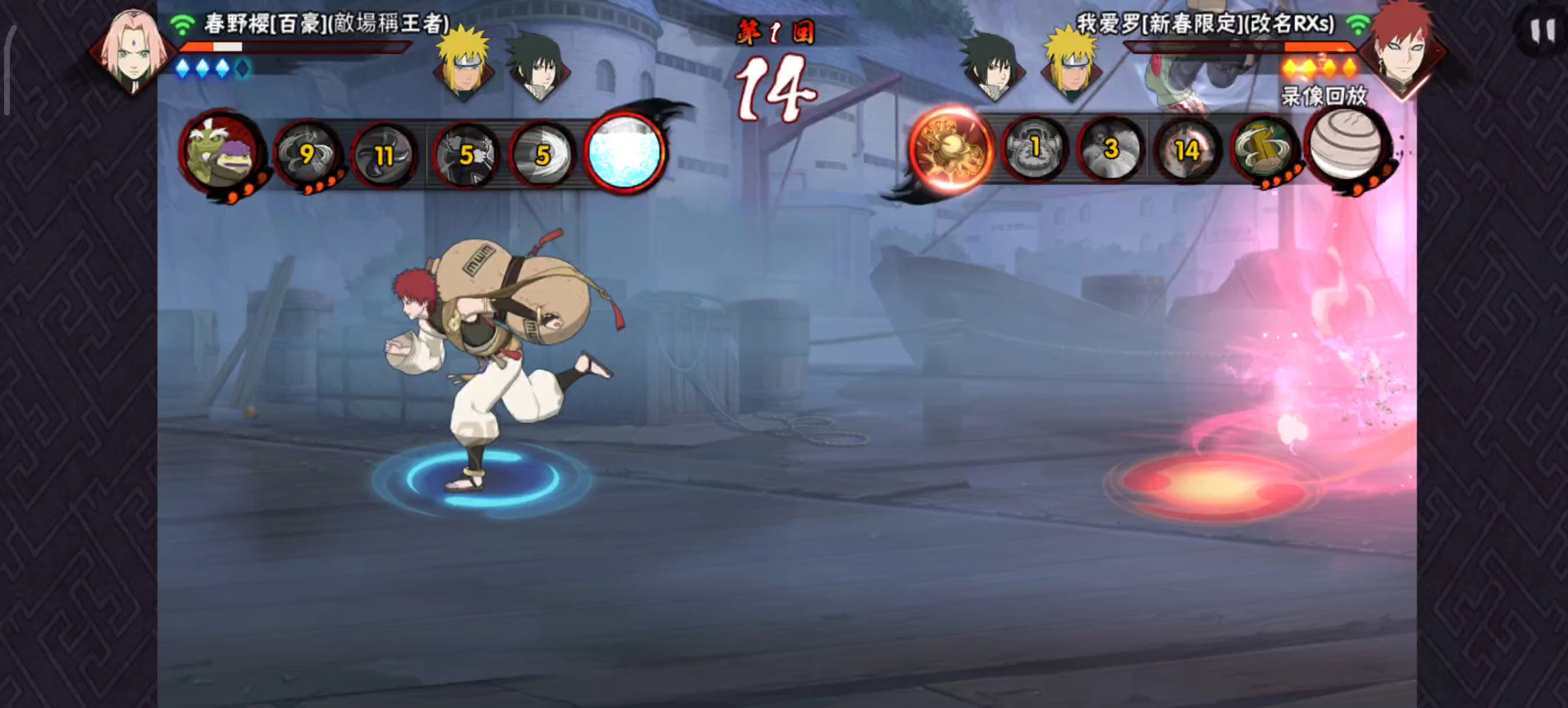Image resolution: width=1568 pixels, height=708 pixels.
Task: Tap the skill with cooldown 1
Action: click(1034, 150)
